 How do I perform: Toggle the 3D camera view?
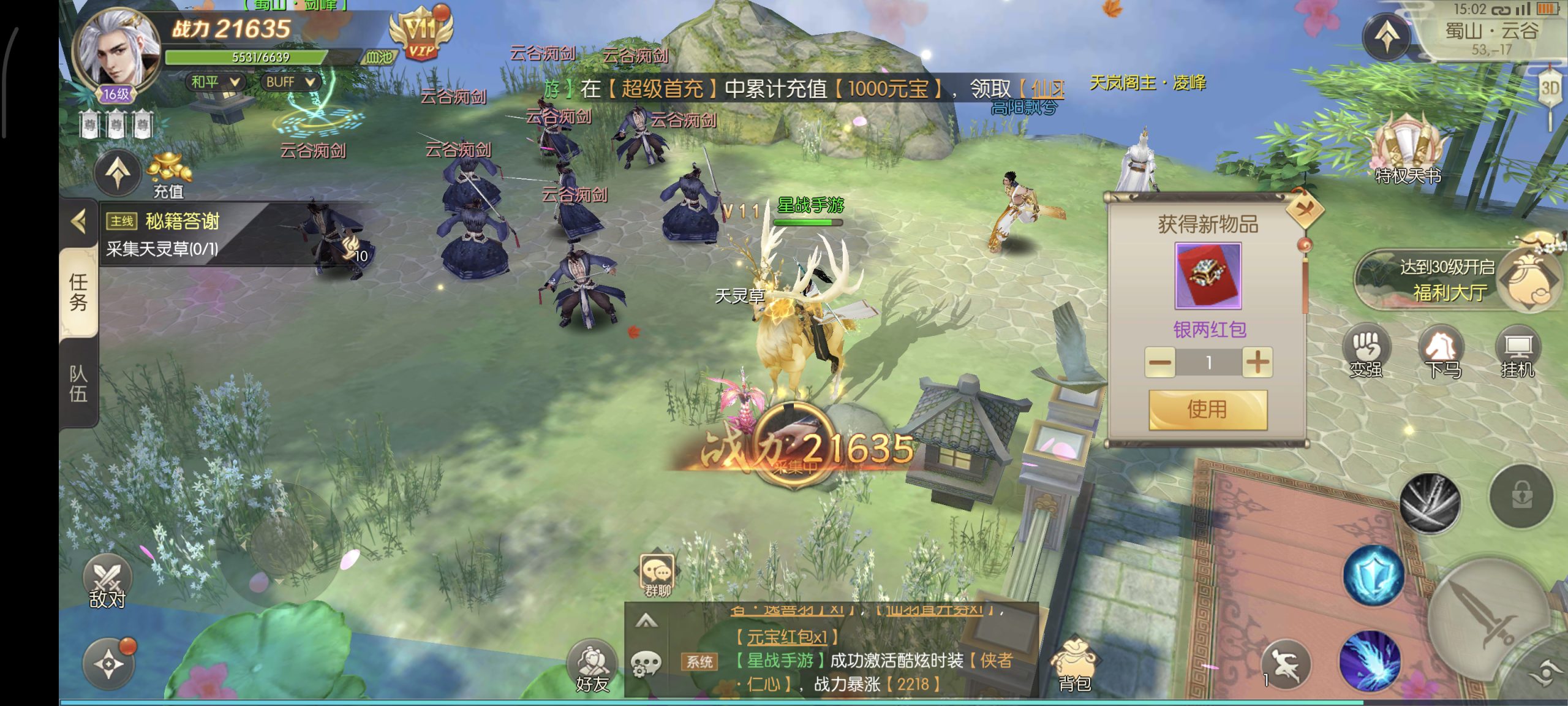tap(1550, 88)
